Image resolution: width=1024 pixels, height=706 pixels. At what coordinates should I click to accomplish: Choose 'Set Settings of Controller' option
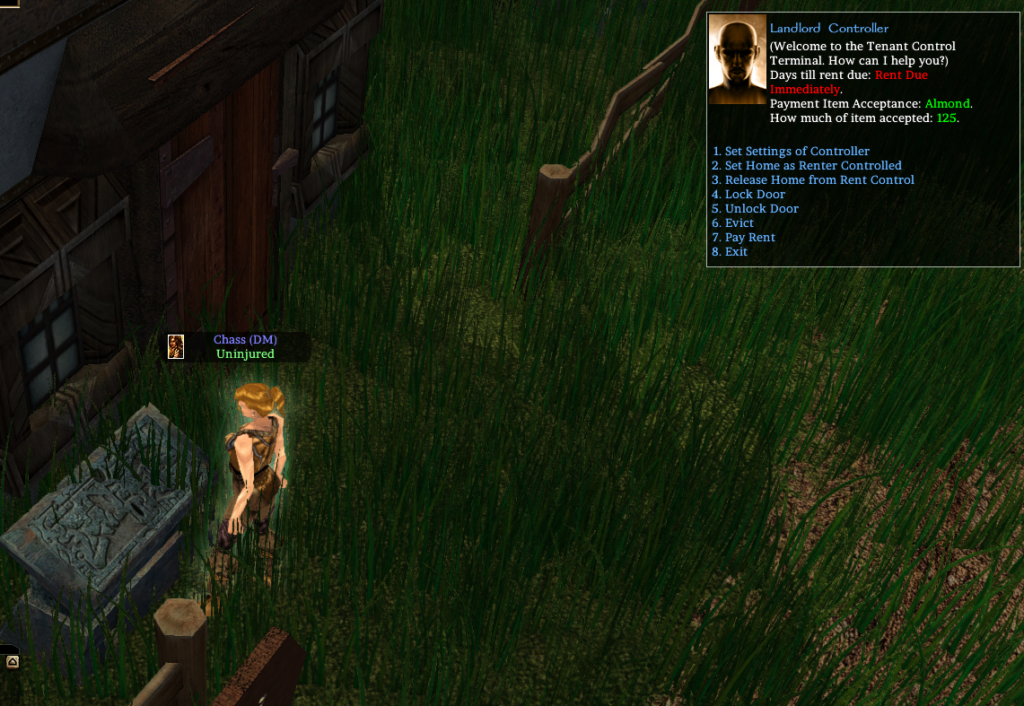(796, 151)
